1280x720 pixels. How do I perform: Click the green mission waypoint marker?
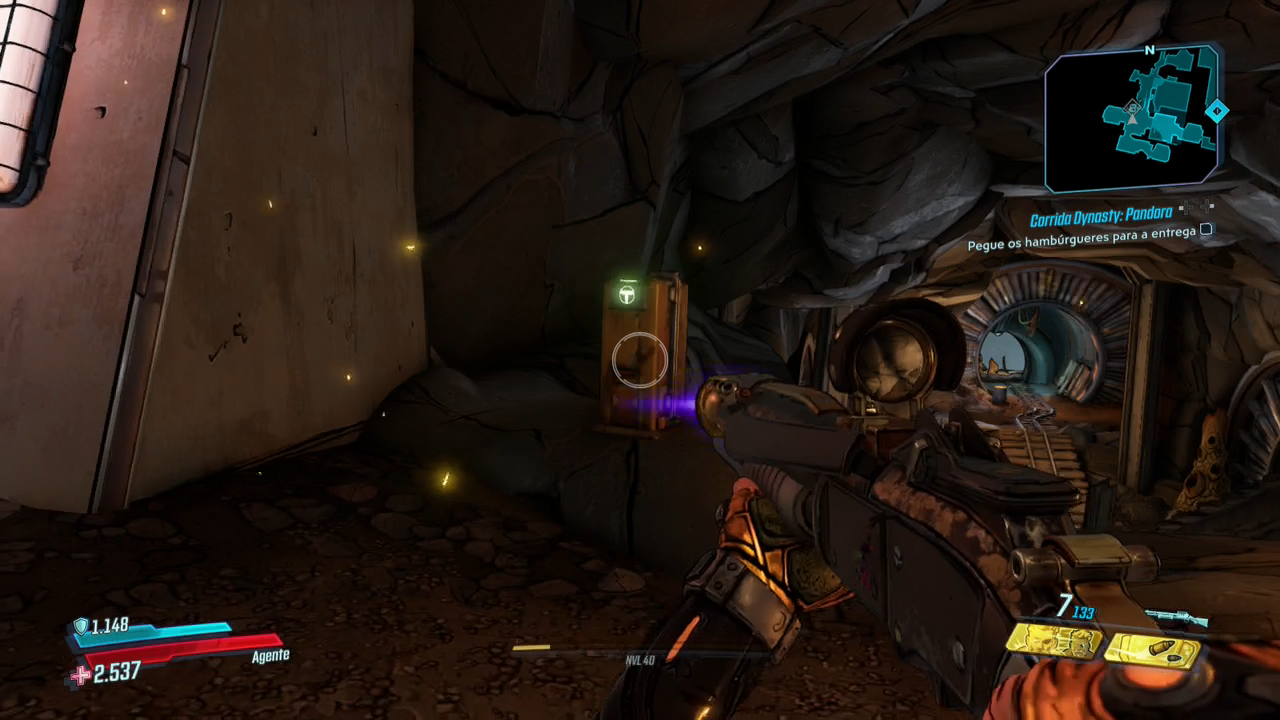(627, 294)
